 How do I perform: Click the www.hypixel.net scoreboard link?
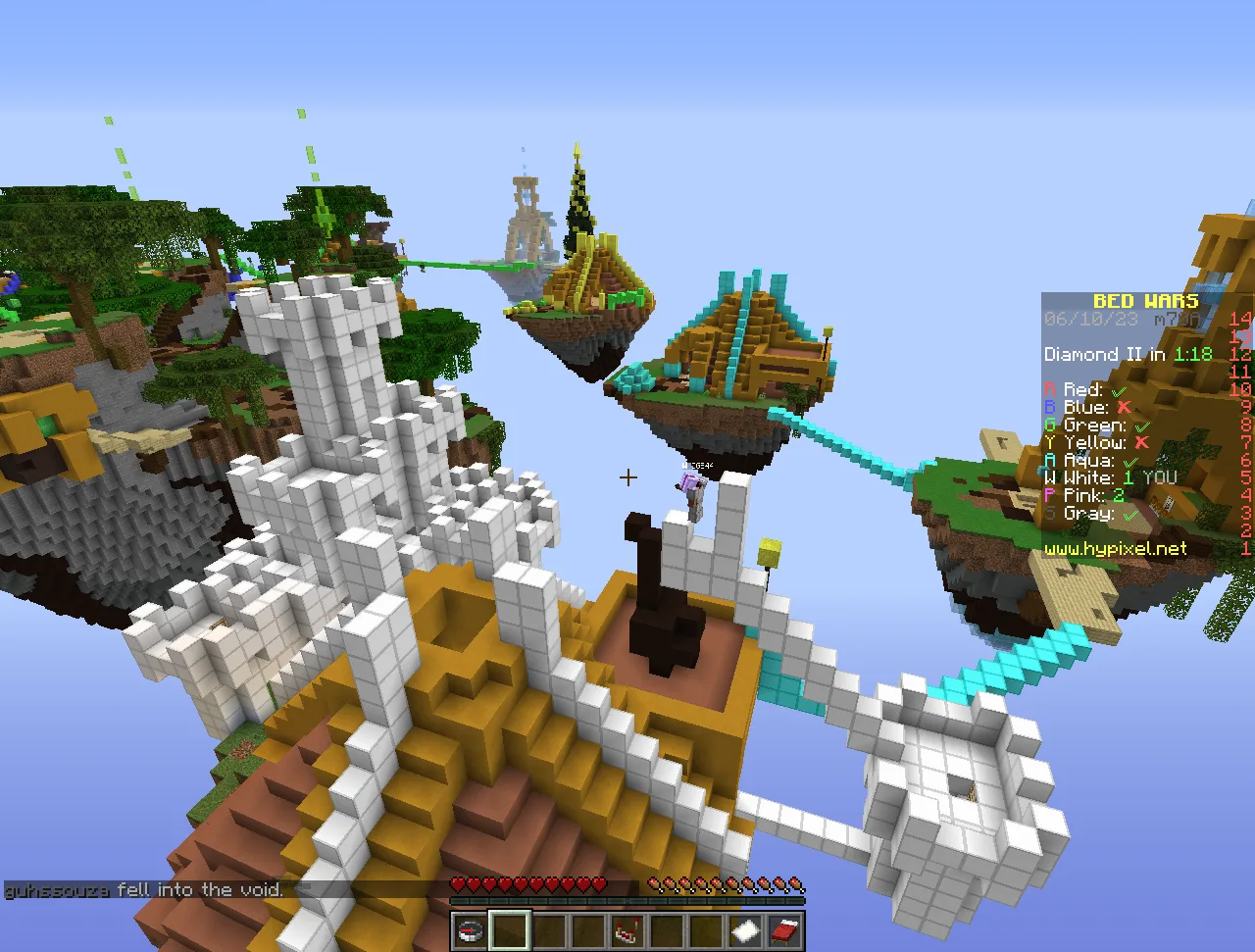coord(1116,549)
